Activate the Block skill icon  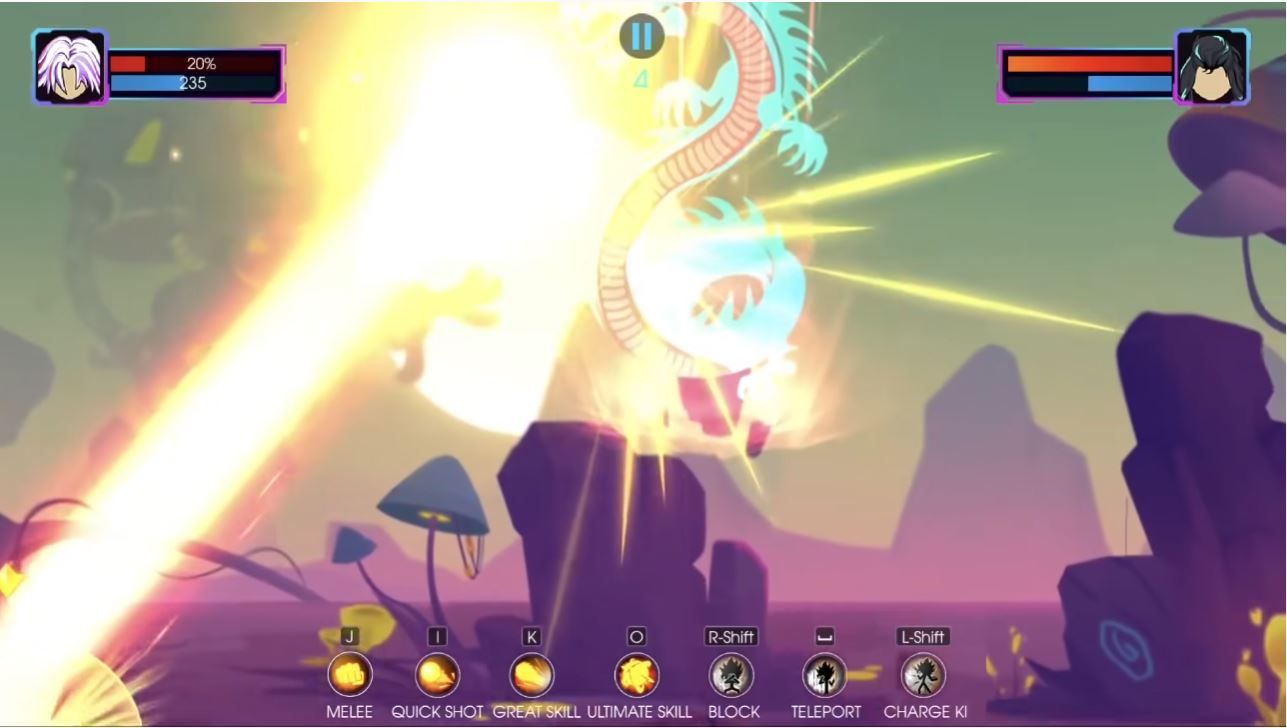pos(731,675)
